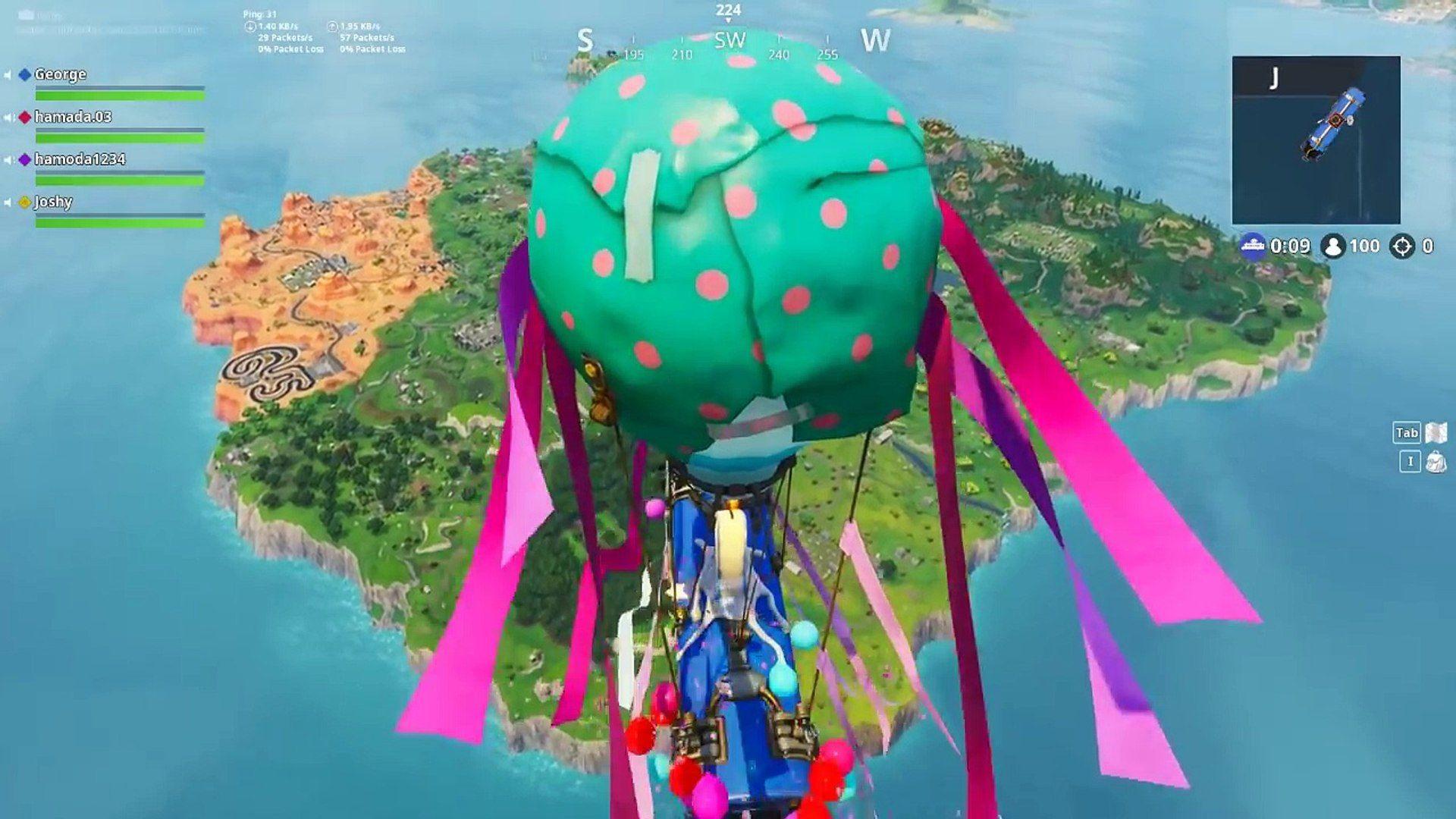
Task: Select teammate hamada.03 in the squad list
Action: coord(73,117)
